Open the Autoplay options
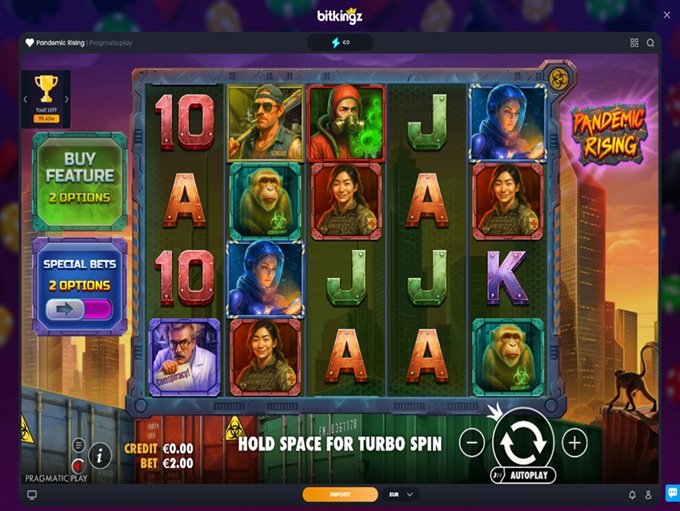 point(523,475)
